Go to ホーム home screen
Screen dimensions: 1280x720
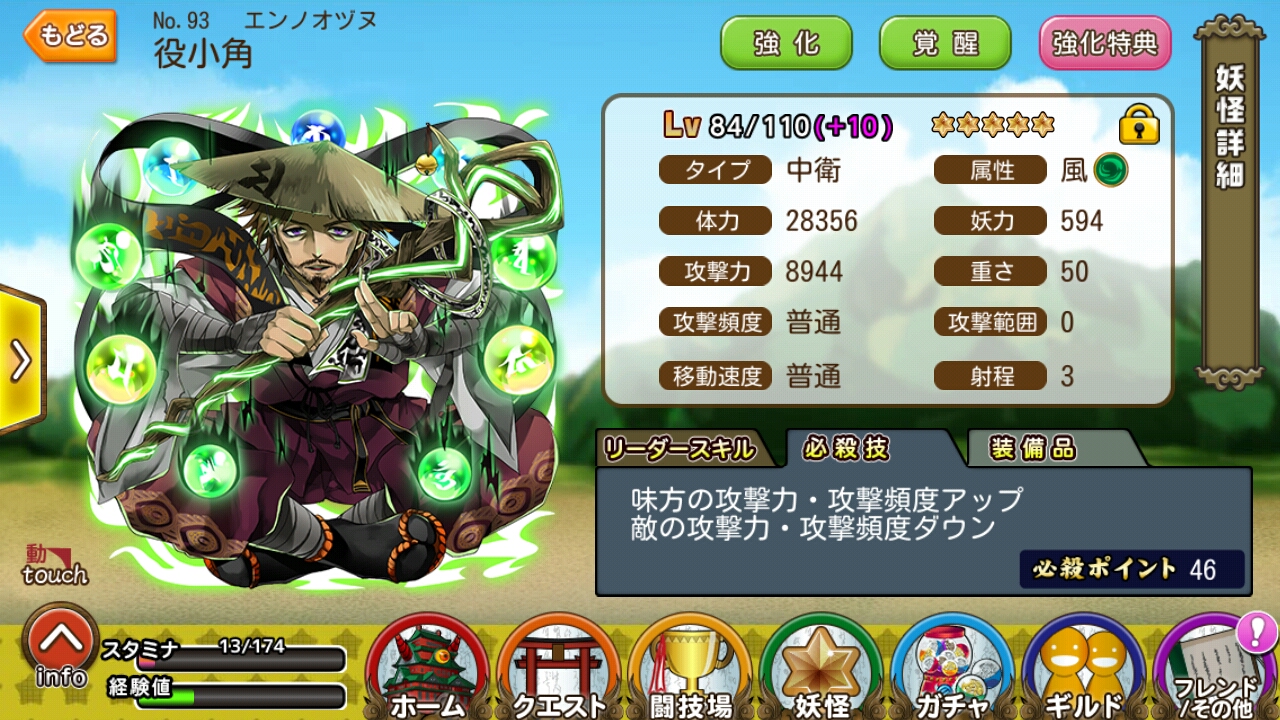coord(428,670)
